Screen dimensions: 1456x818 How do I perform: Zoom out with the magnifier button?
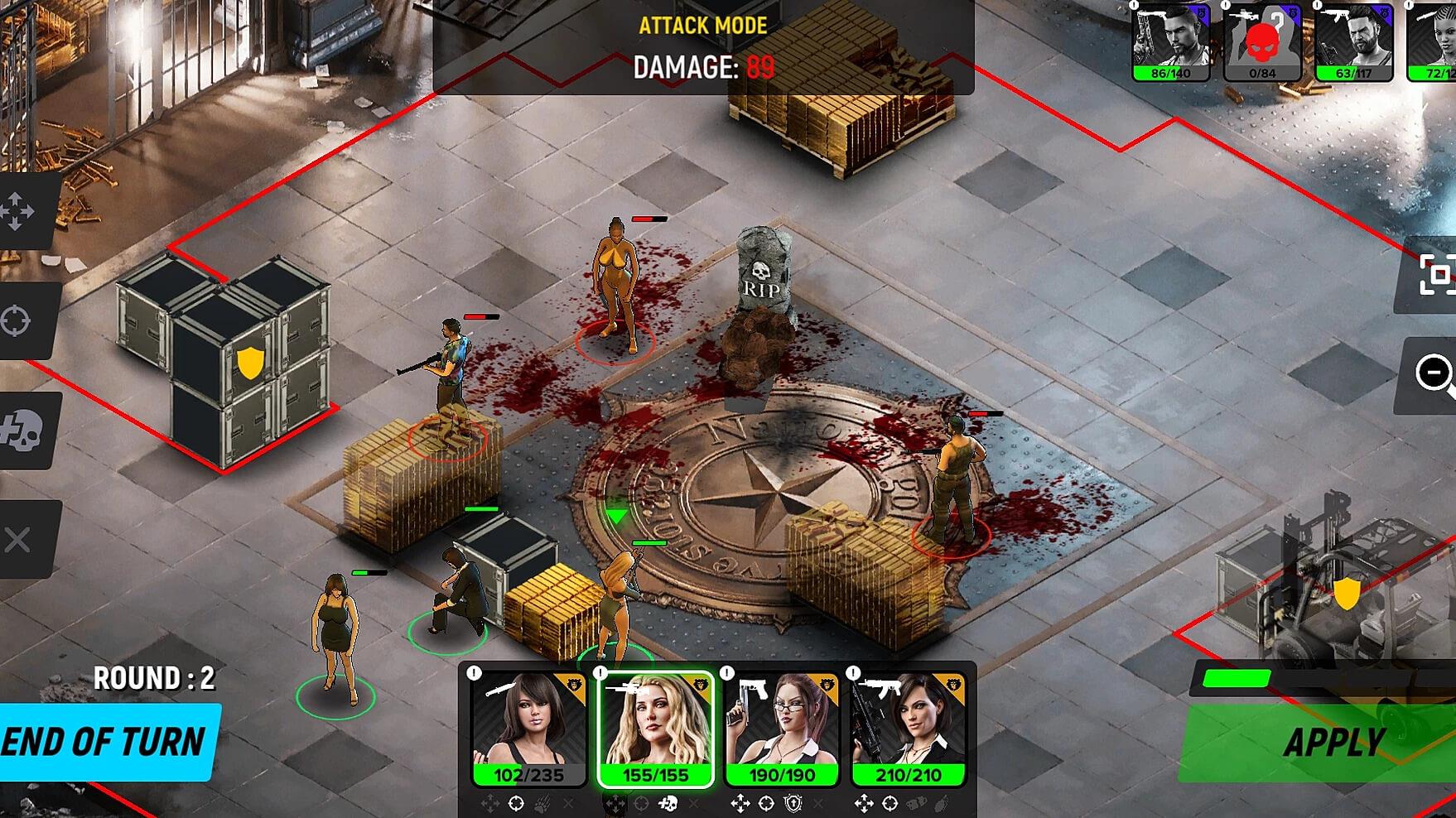point(1435,373)
